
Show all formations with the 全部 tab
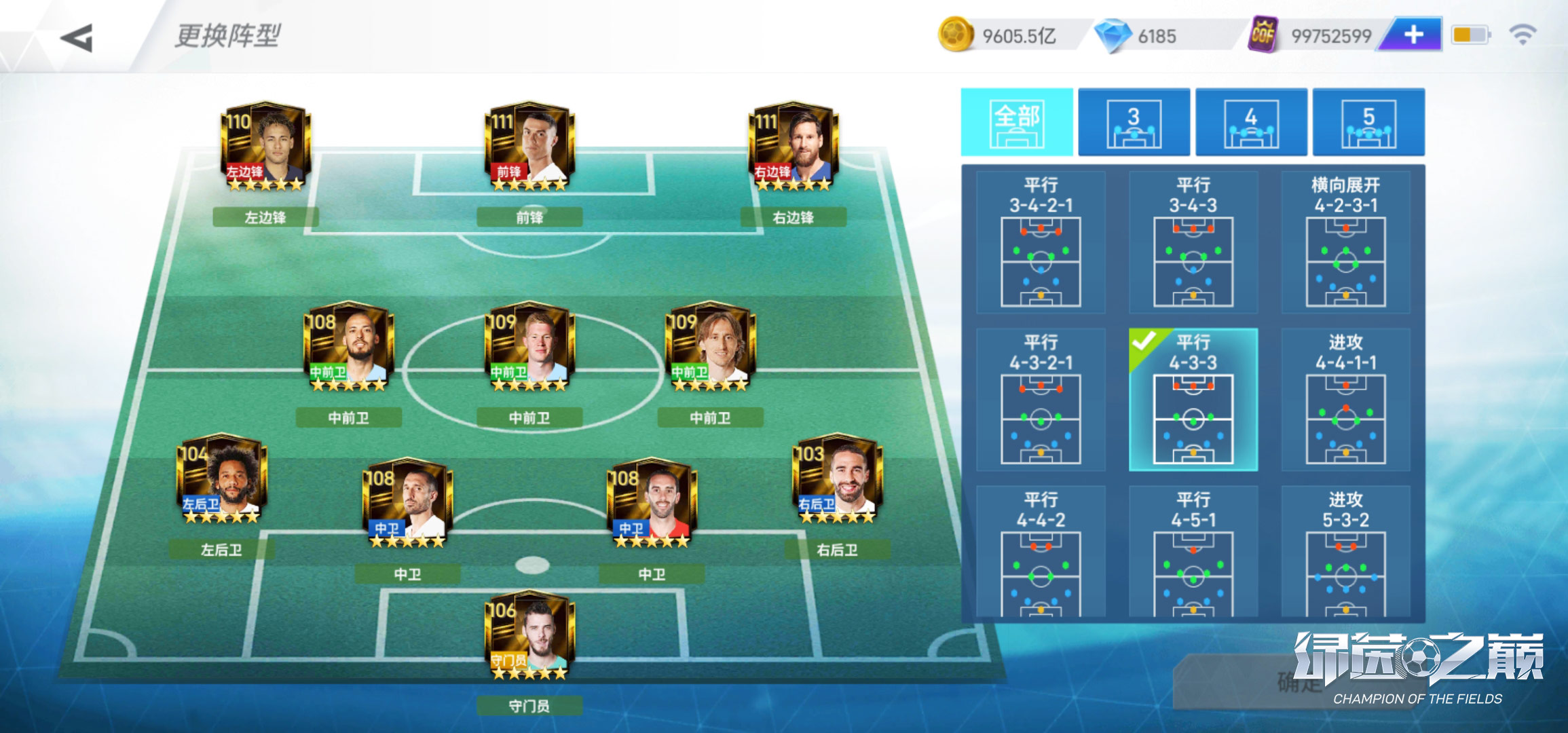pyautogui.click(x=1016, y=123)
